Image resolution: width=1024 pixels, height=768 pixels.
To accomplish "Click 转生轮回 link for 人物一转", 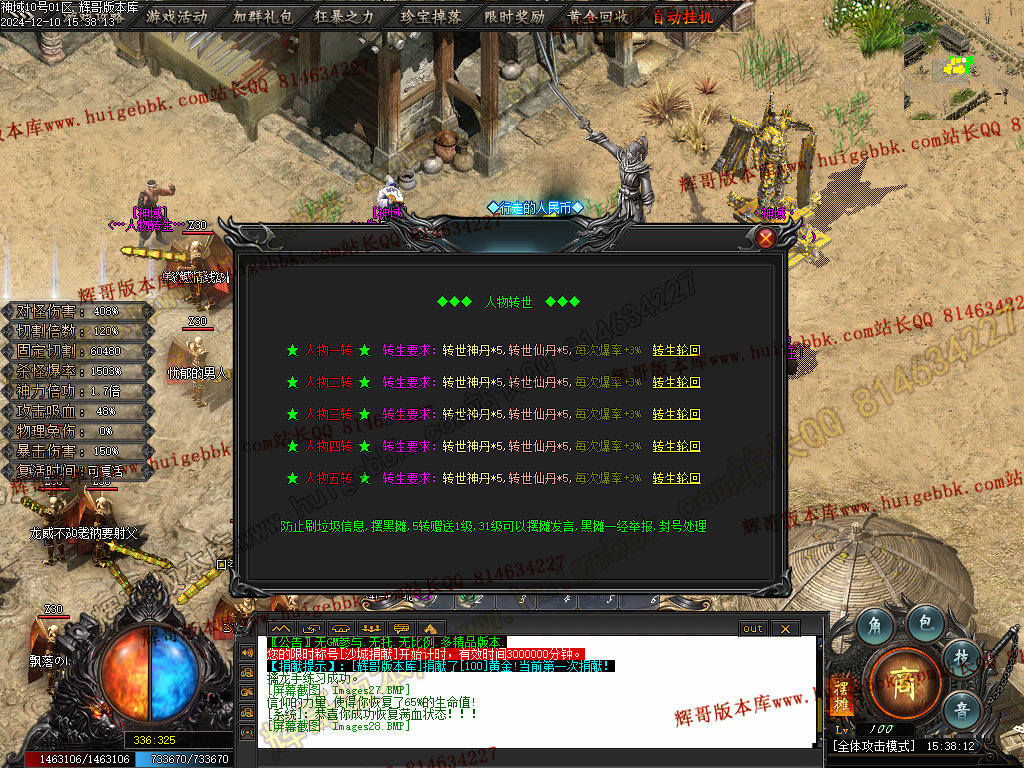I will (x=676, y=350).
